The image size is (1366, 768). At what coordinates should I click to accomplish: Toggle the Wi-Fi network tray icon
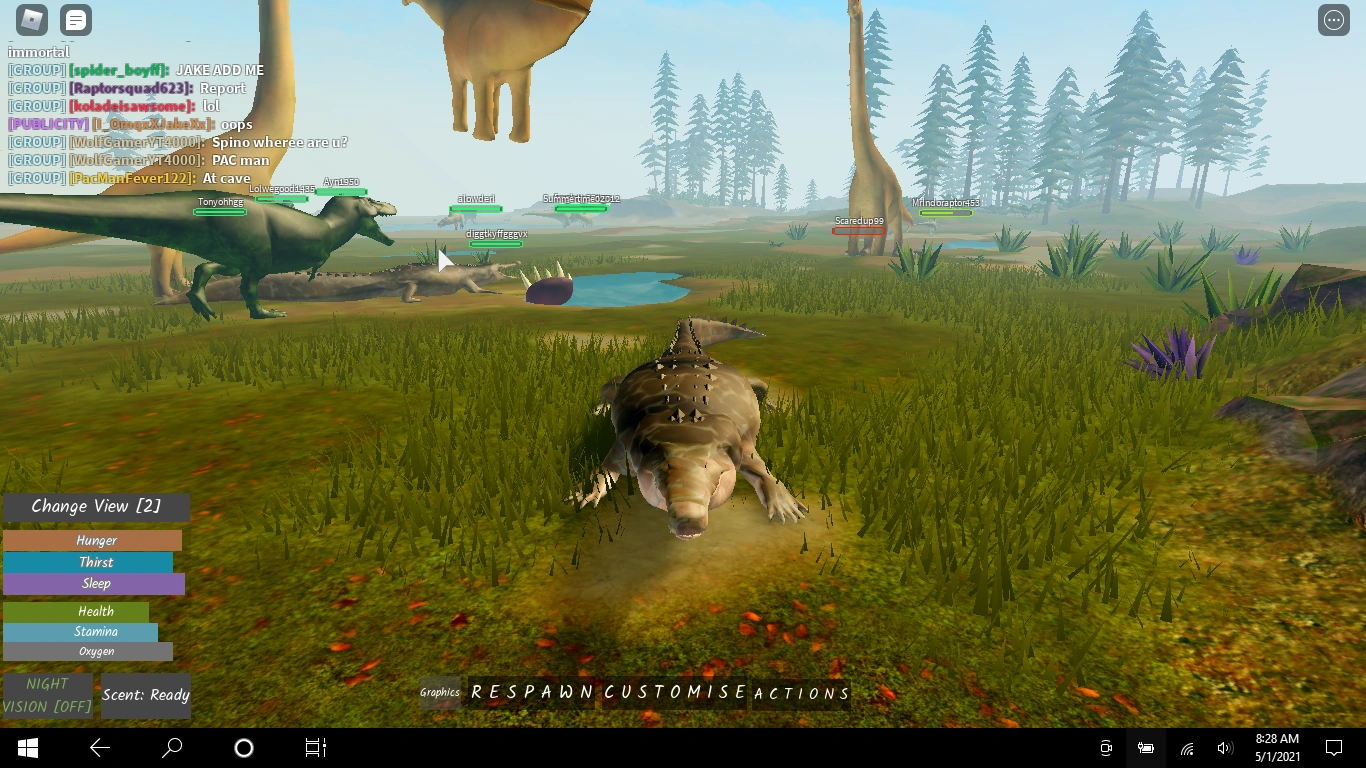[x=1186, y=747]
